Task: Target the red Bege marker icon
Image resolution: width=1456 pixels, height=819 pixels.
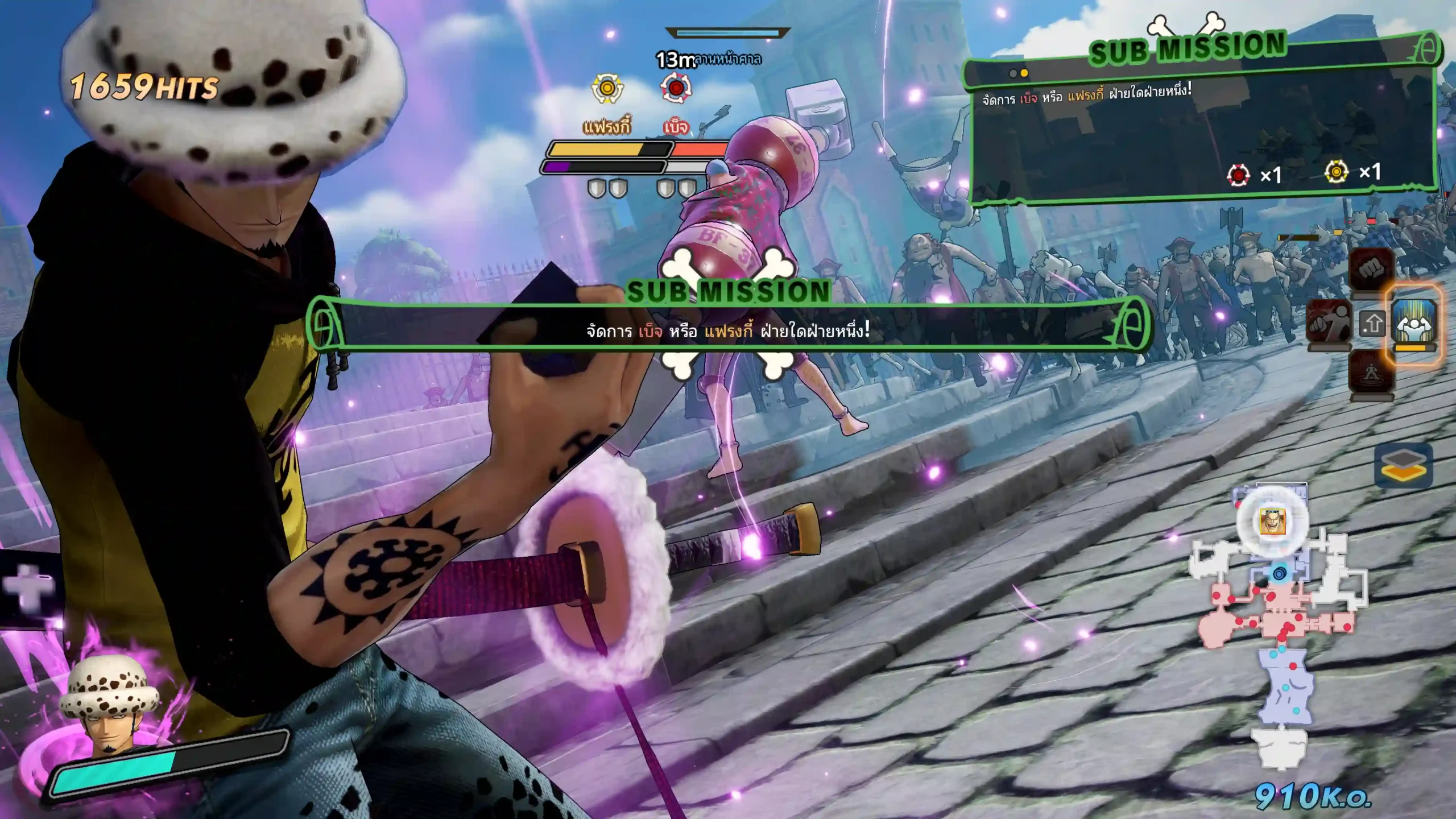Action: (675, 89)
